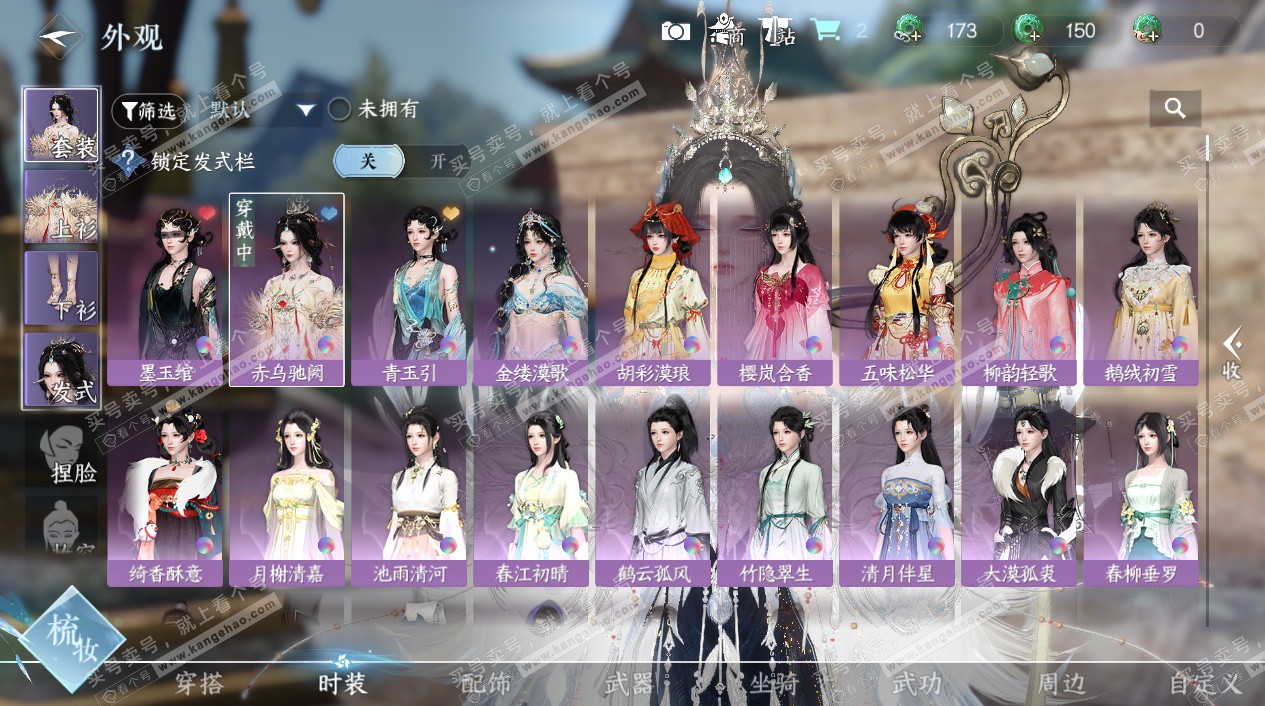
Task: Switch to the 上衫 category
Action: (x=62, y=207)
